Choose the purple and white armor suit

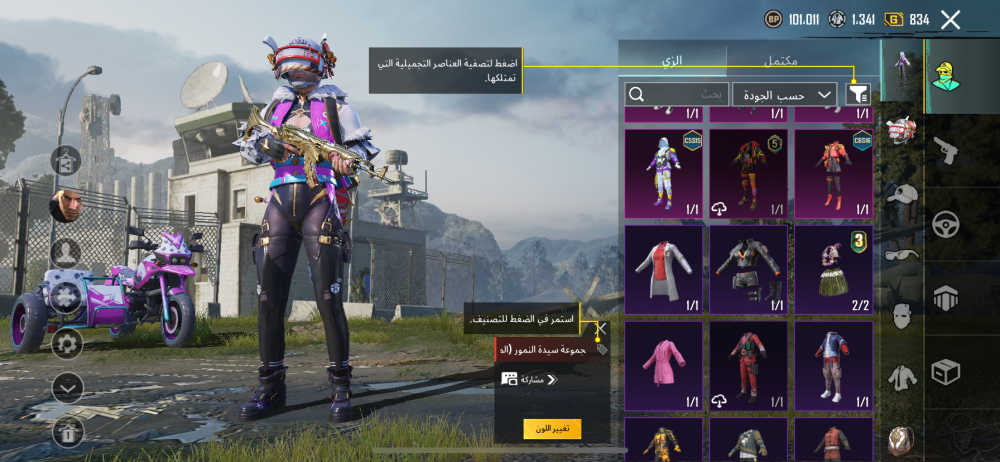click(x=664, y=173)
